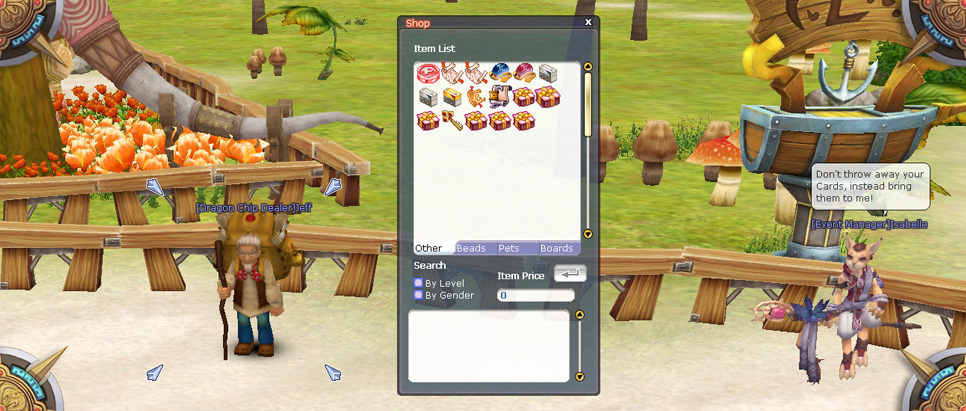Open the Pets shop tab
966x411 pixels.
tap(509, 248)
